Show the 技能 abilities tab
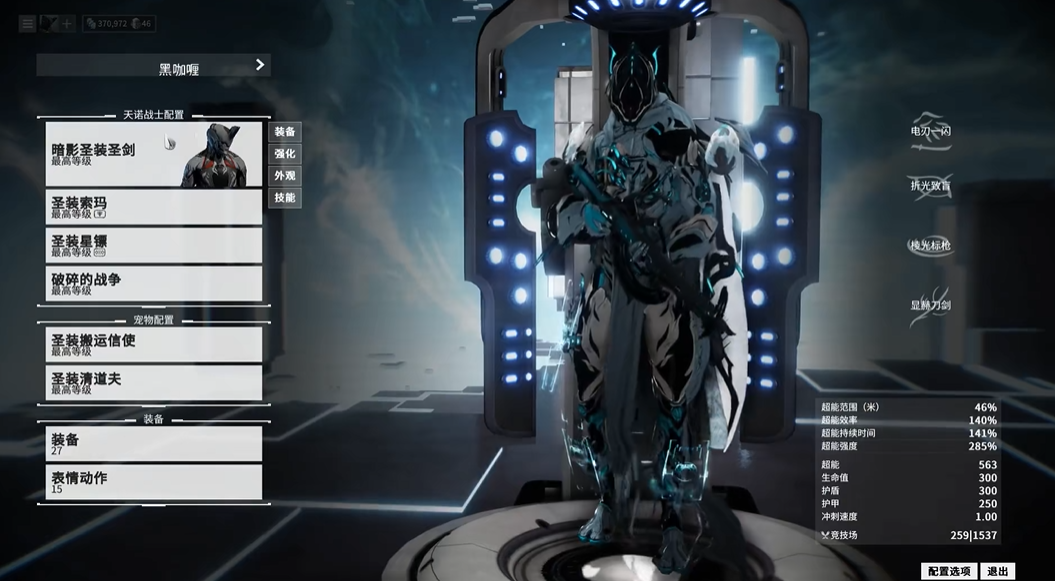The width and height of the screenshot is (1055, 581). (285, 198)
